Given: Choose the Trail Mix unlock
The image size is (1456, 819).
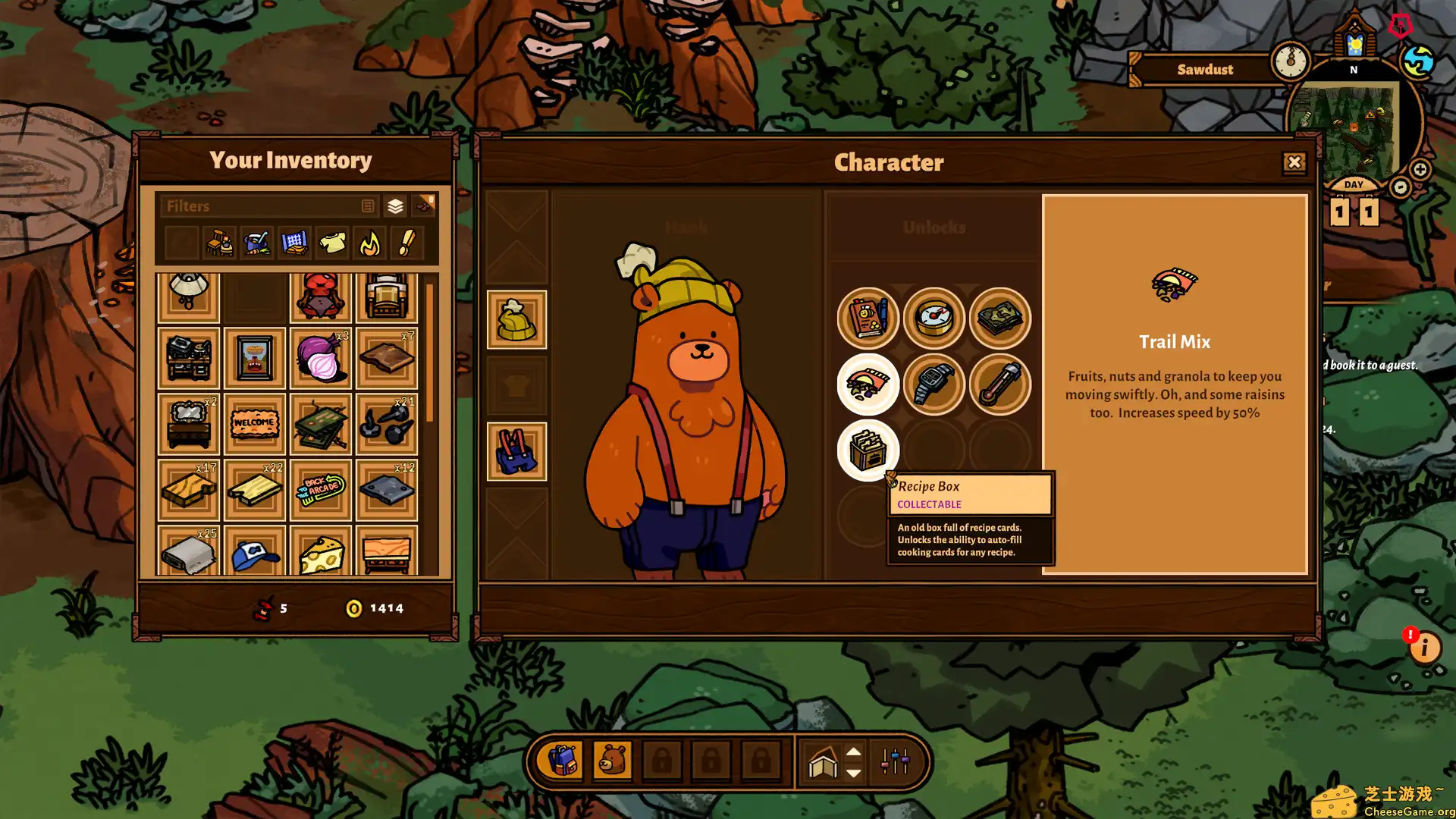Looking at the screenshot, I should click(868, 384).
